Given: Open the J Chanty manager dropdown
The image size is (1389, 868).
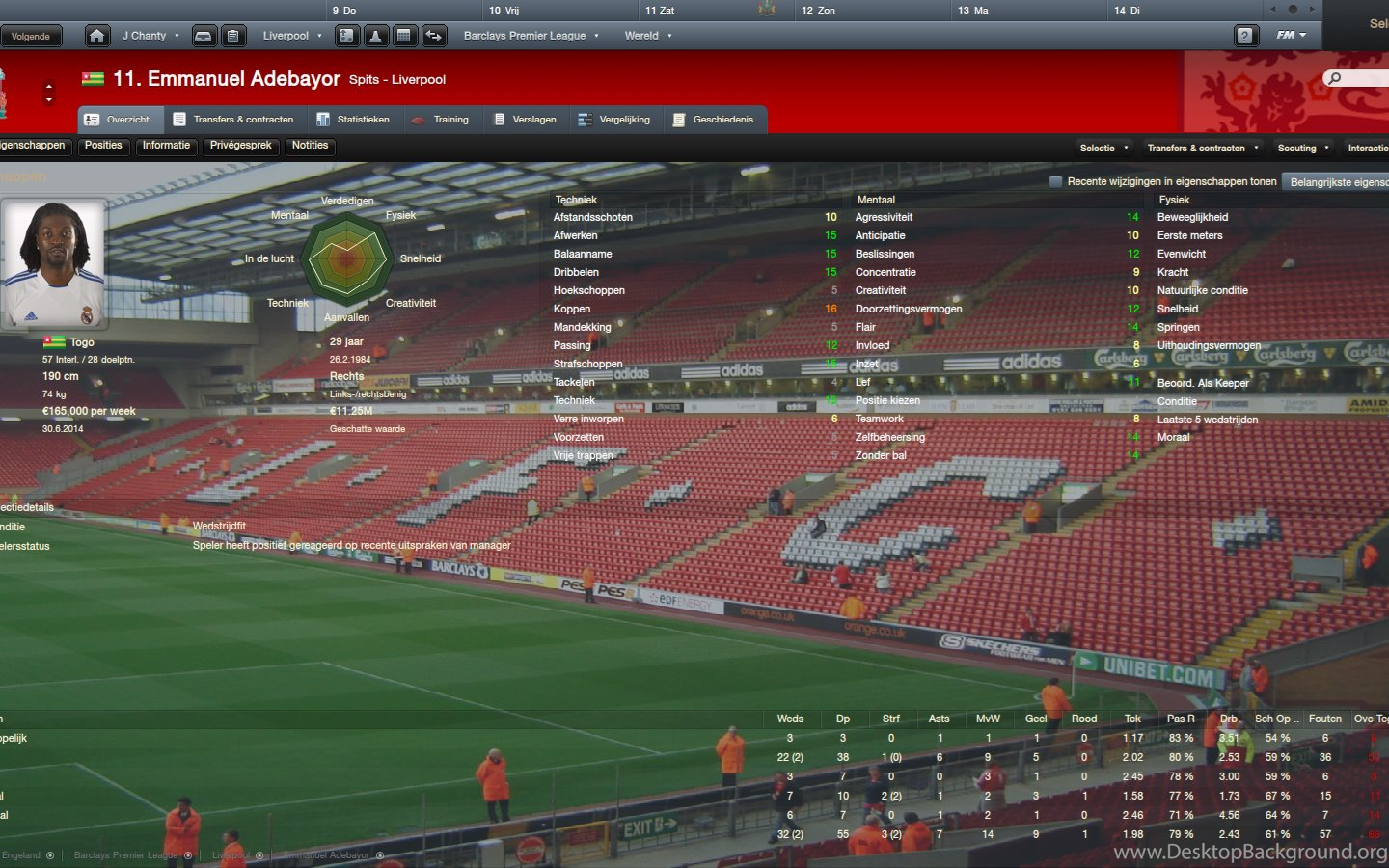Looking at the screenshot, I should click(150, 36).
